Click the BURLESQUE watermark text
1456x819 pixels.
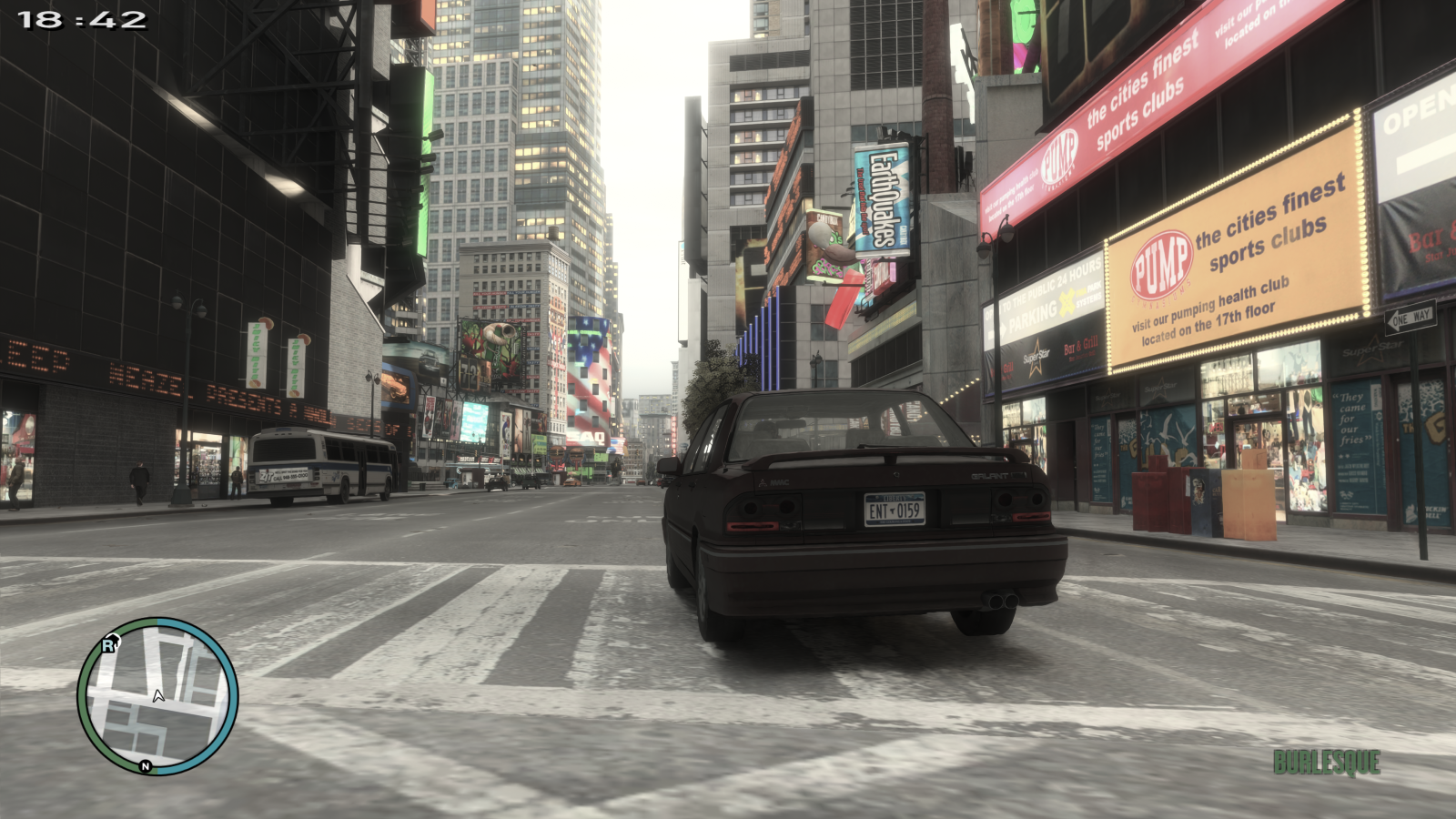[x=1329, y=763]
